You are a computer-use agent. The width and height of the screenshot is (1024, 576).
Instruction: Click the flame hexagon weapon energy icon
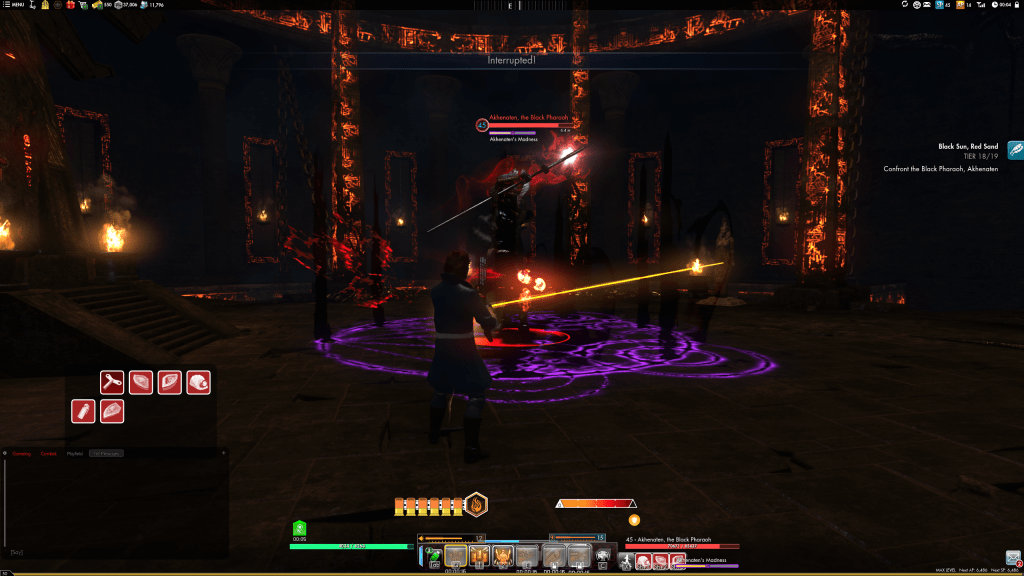click(x=477, y=505)
